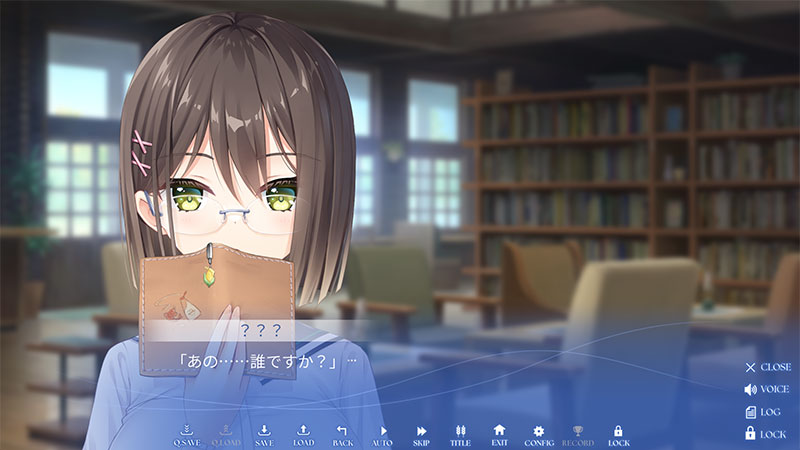
Task: Return to the TITLE screen
Action: coord(460,434)
